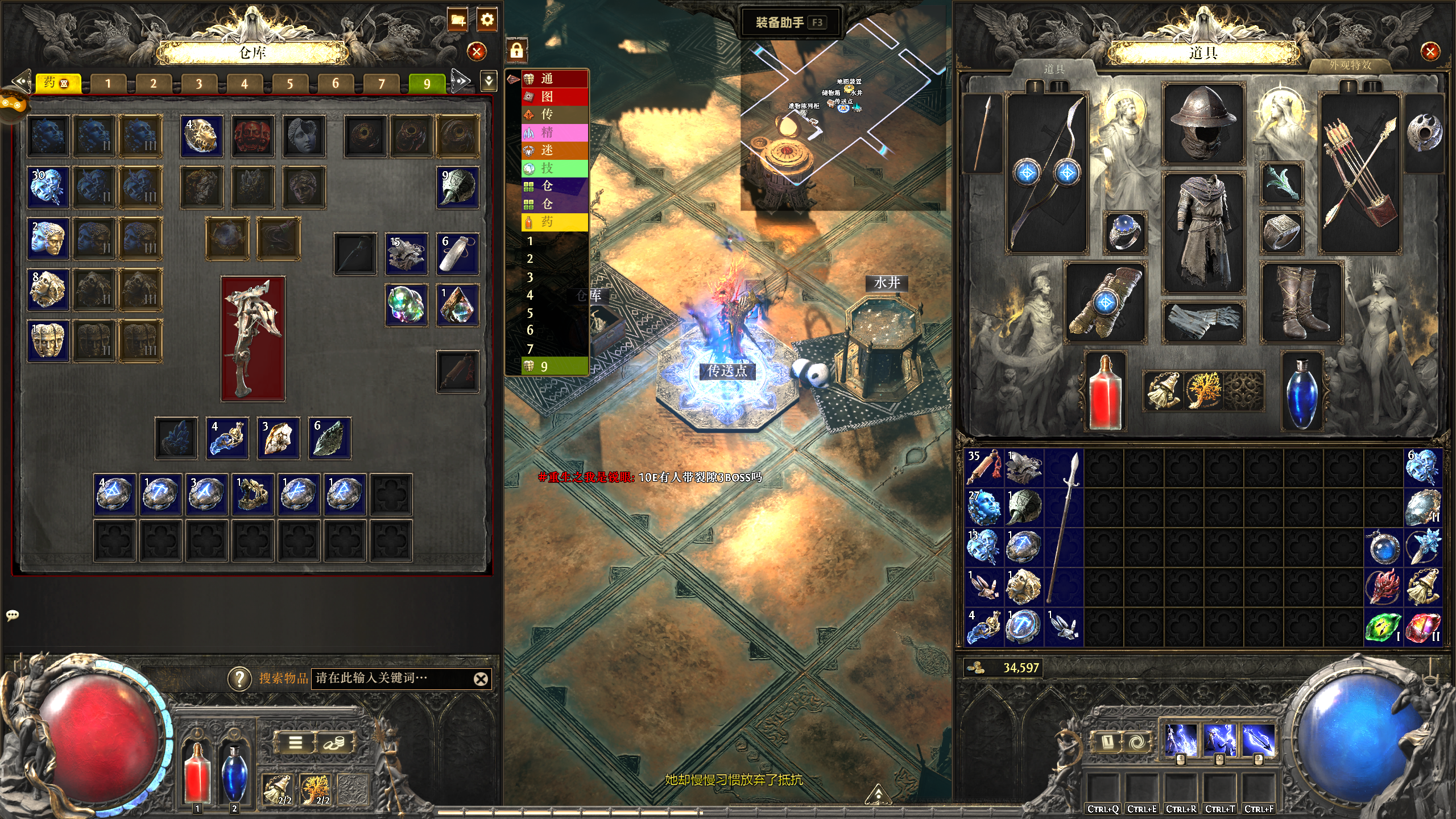
Task: Click the minimap overlay
Action: (842, 114)
